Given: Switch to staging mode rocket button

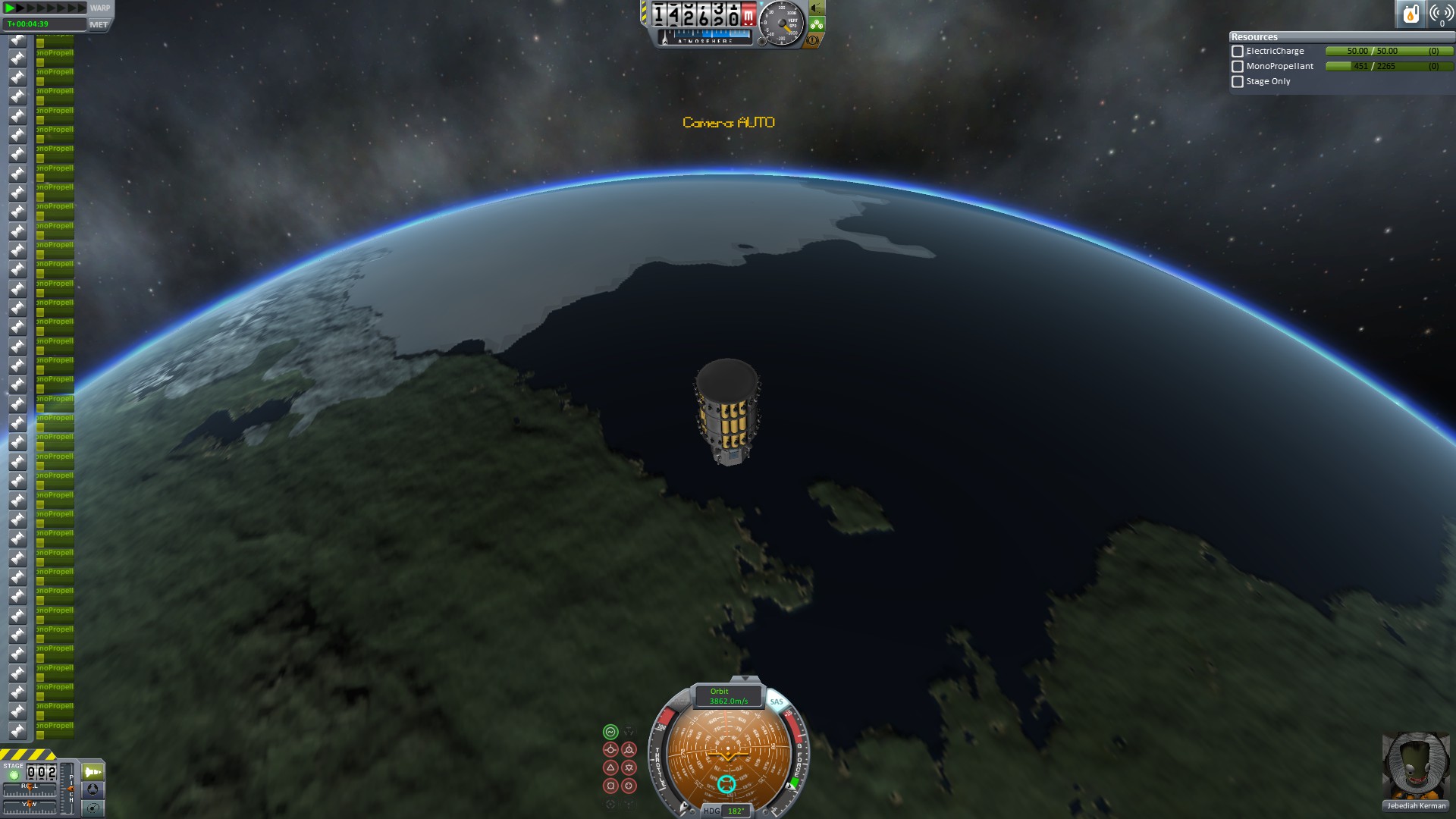Looking at the screenshot, I should point(93,772).
